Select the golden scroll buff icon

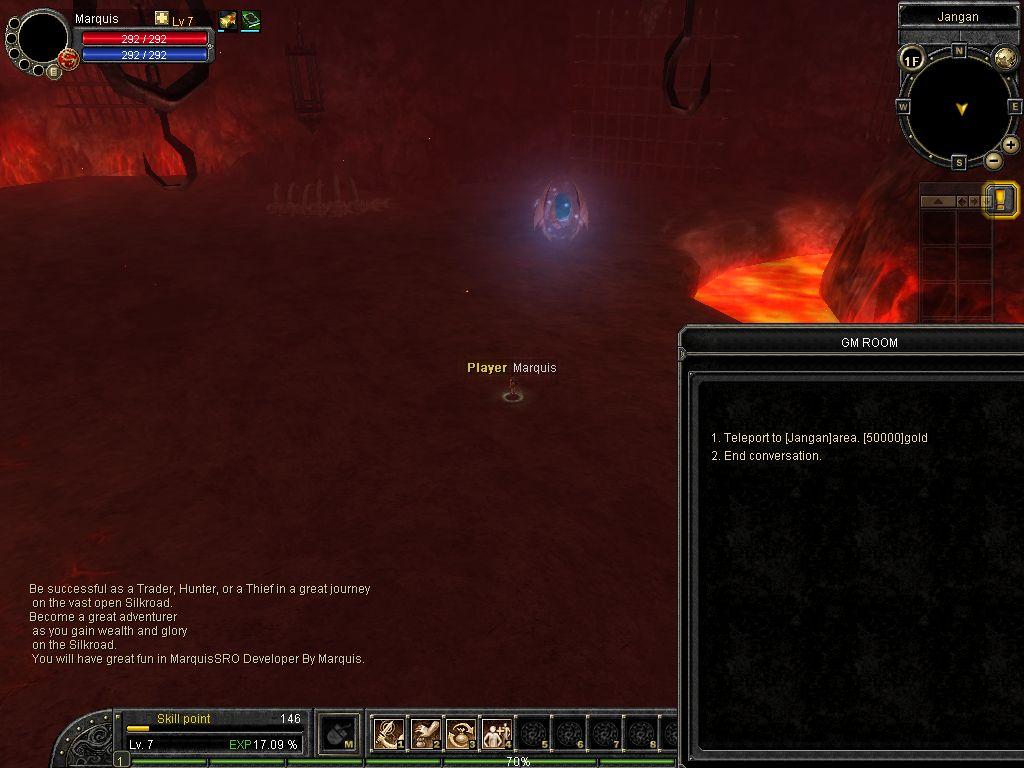click(x=227, y=20)
